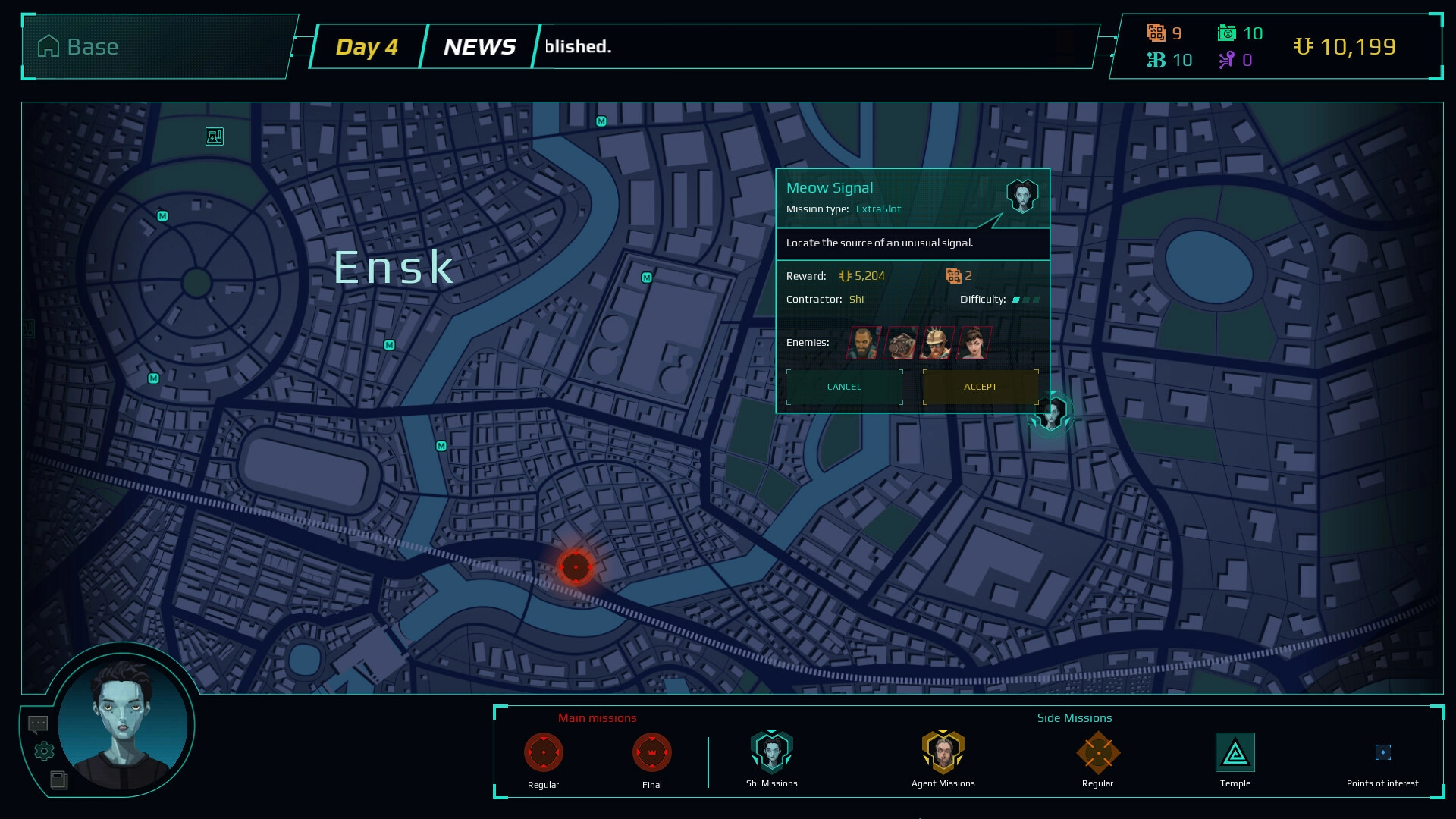Screen dimensions: 1456x819
Task: Return to Base
Action: (x=78, y=47)
